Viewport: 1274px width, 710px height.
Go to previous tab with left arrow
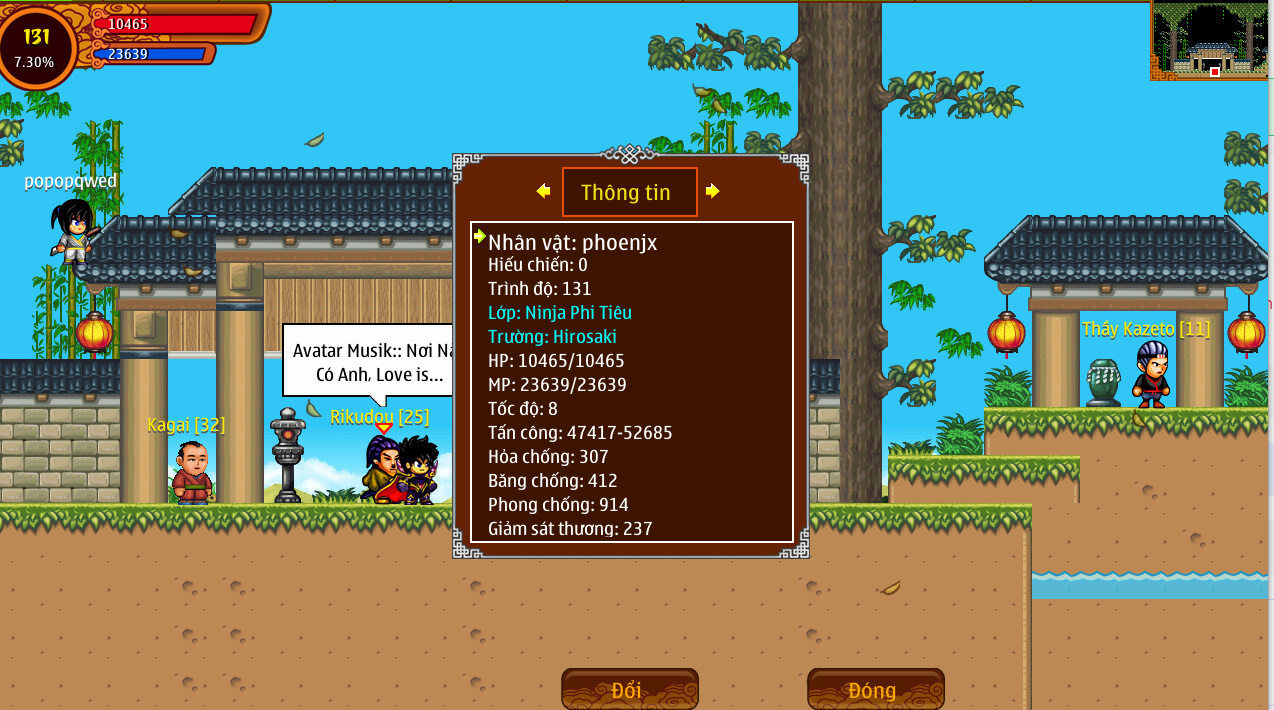543,191
